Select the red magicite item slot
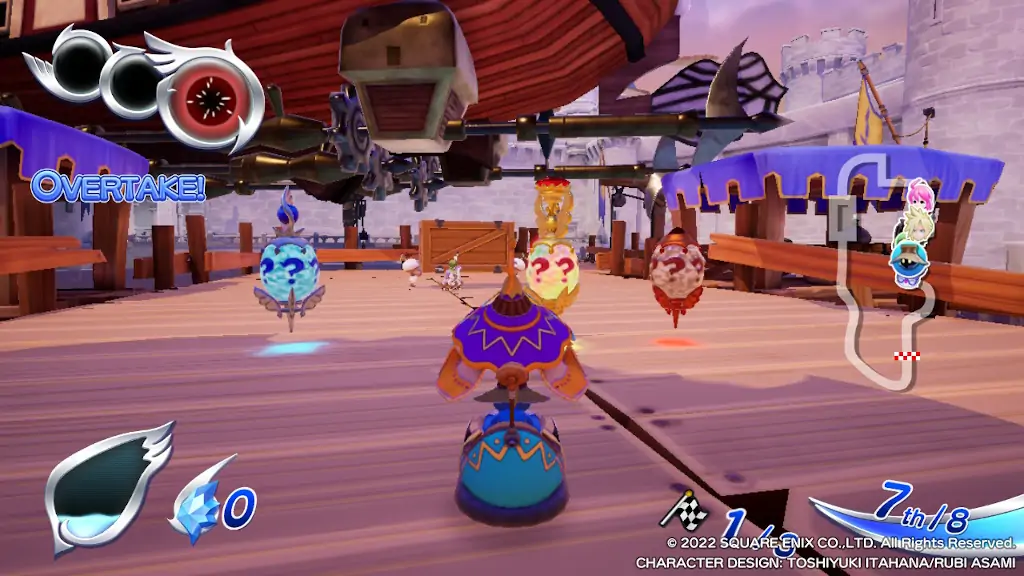This screenshot has height=576, width=1024. [209, 98]
